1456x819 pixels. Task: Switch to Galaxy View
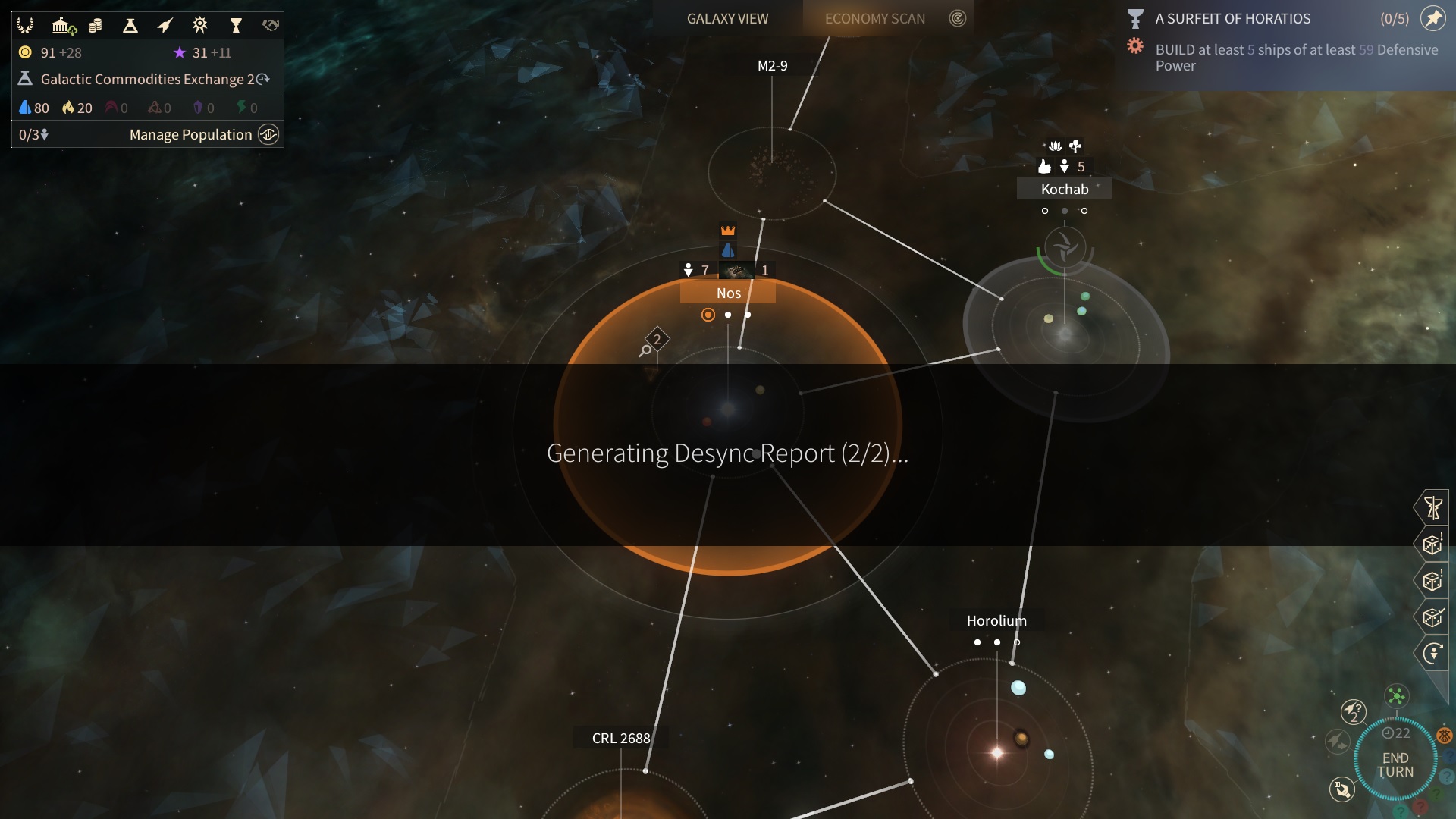pos(727,18)
